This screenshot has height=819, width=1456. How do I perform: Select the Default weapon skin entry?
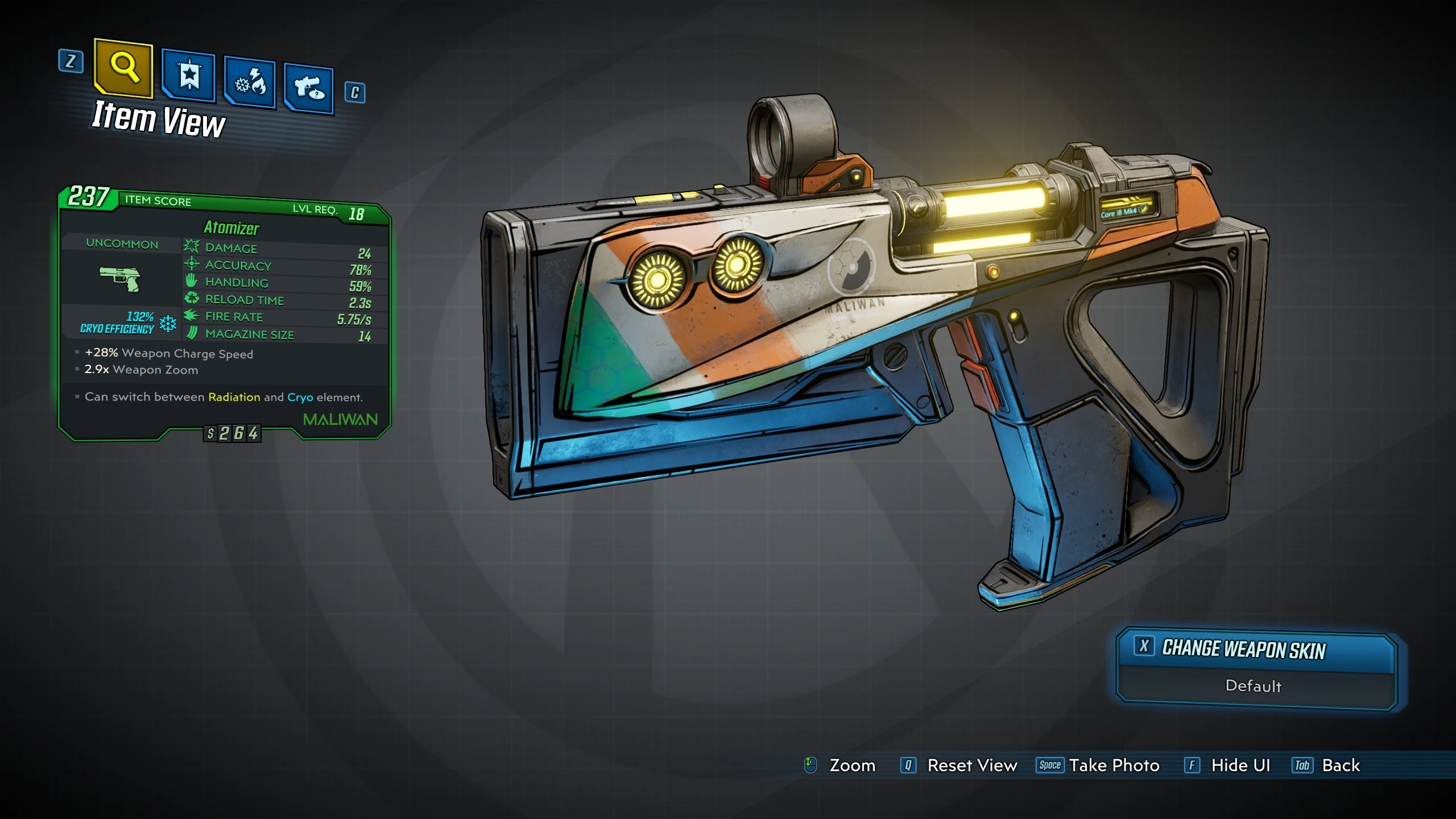point(1254,686)
